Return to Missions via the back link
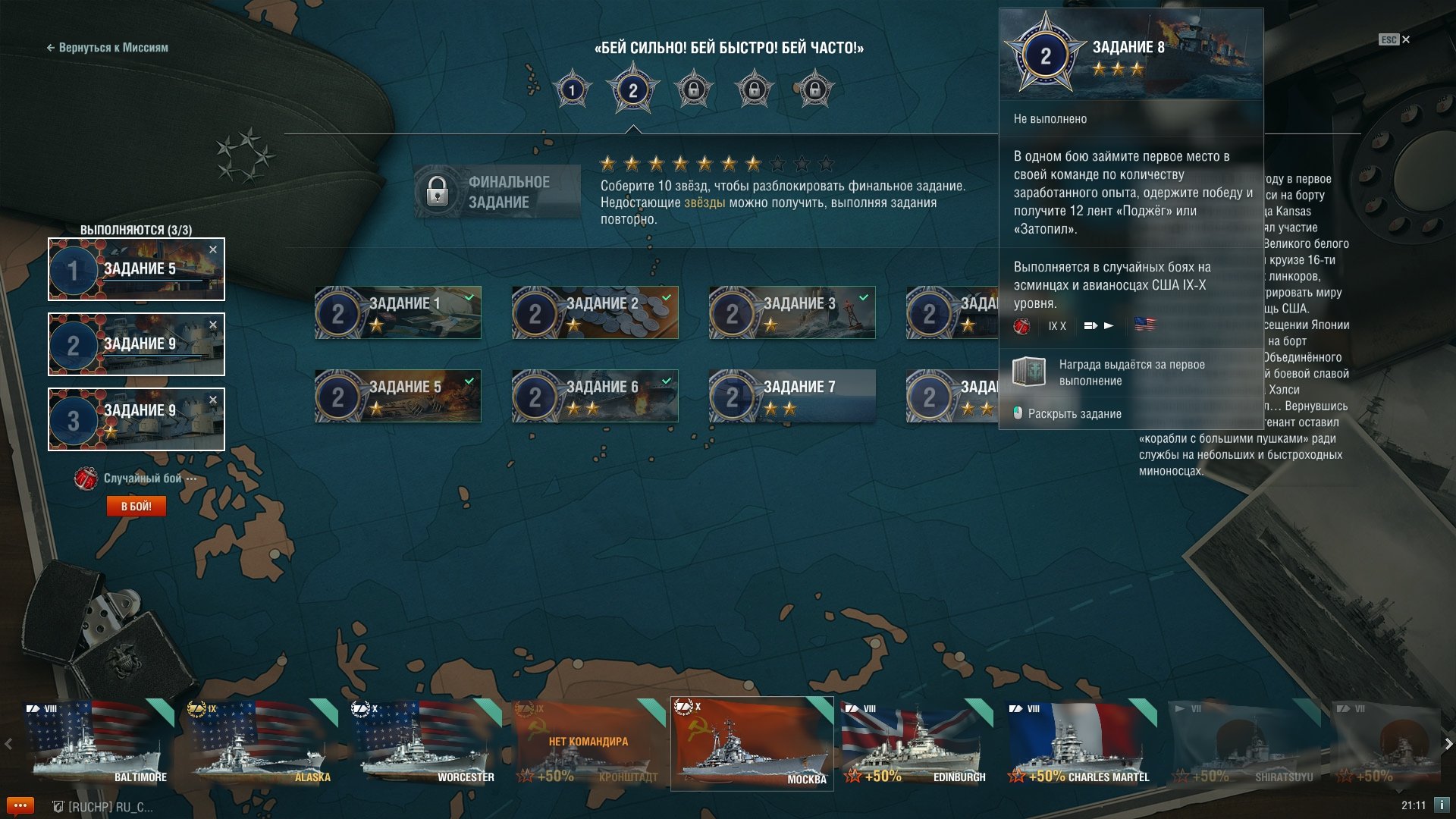The width and height of the screenshot is (1456, 819). pos(107,48)
